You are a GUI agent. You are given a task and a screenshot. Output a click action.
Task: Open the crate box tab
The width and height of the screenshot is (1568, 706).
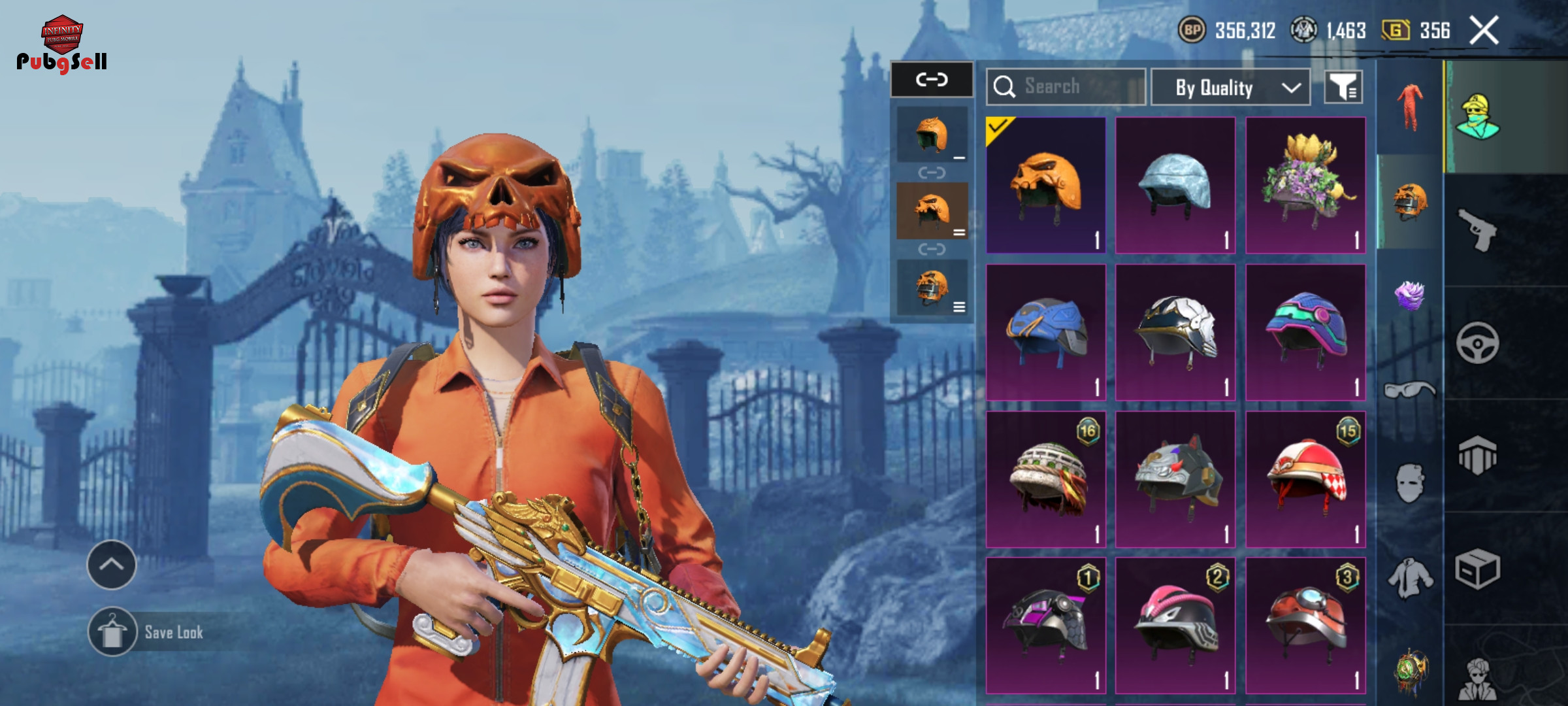point(1478,569)
